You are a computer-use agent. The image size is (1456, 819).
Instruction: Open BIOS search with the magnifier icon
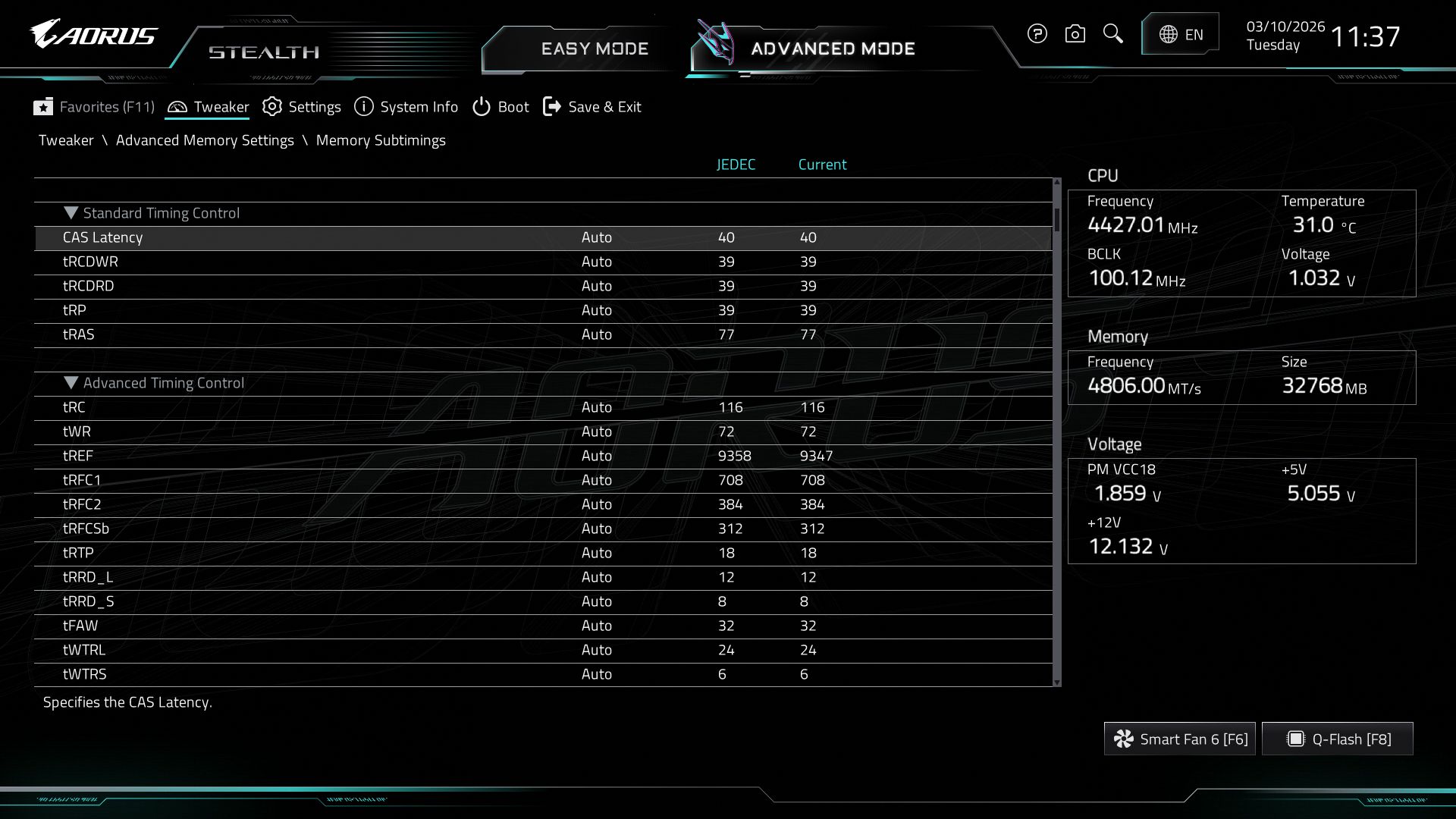coord(1112,34)
